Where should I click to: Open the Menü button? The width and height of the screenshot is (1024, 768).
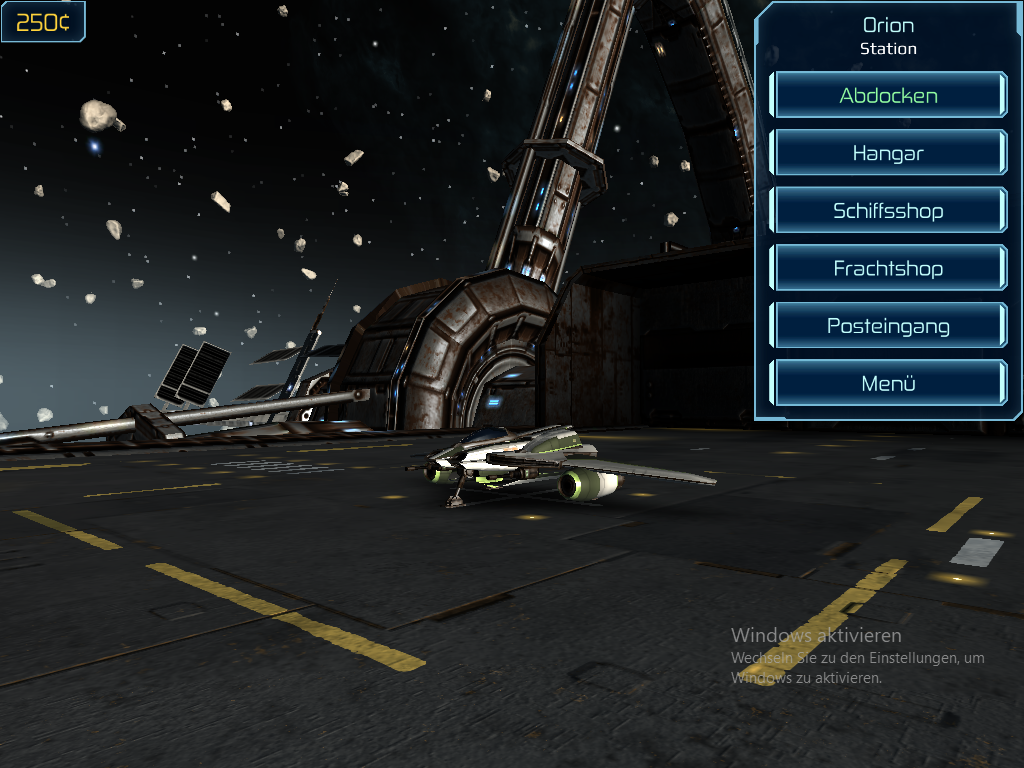(888, 384)
